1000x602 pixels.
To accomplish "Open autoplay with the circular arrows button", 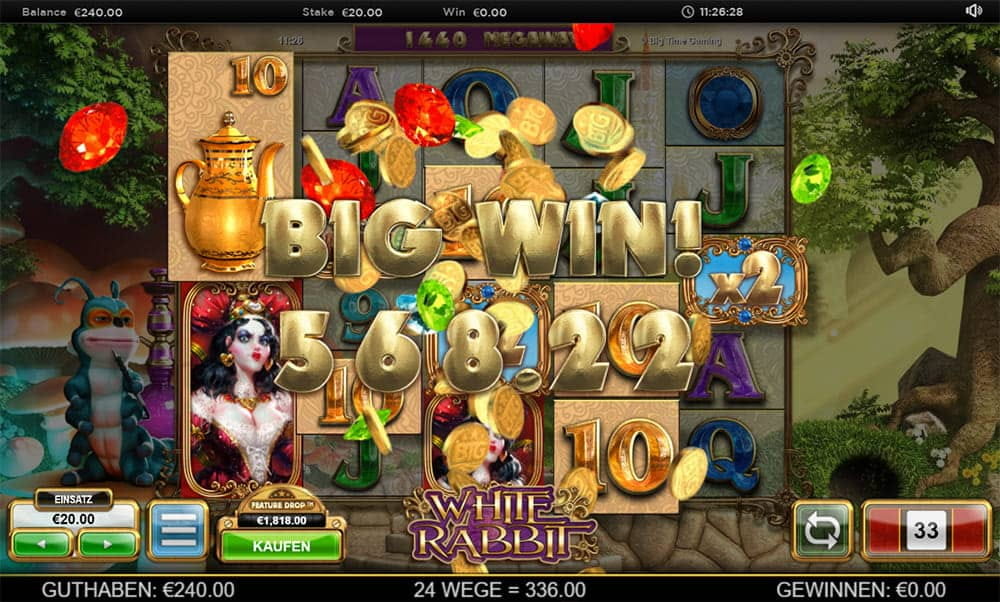I will [x=822, y=530].
